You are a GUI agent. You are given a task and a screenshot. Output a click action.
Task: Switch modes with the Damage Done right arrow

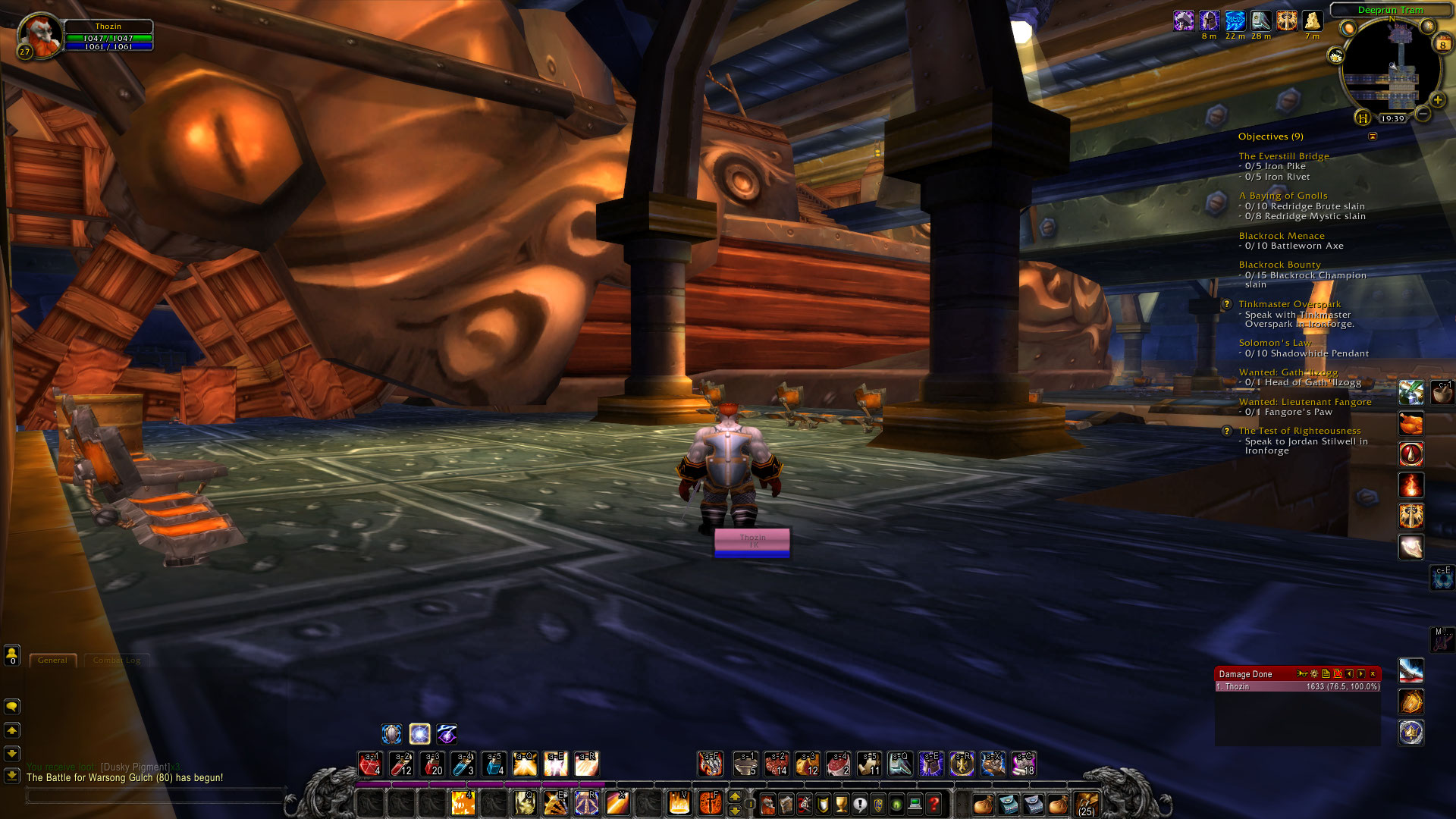click(x=1360, y=673)
